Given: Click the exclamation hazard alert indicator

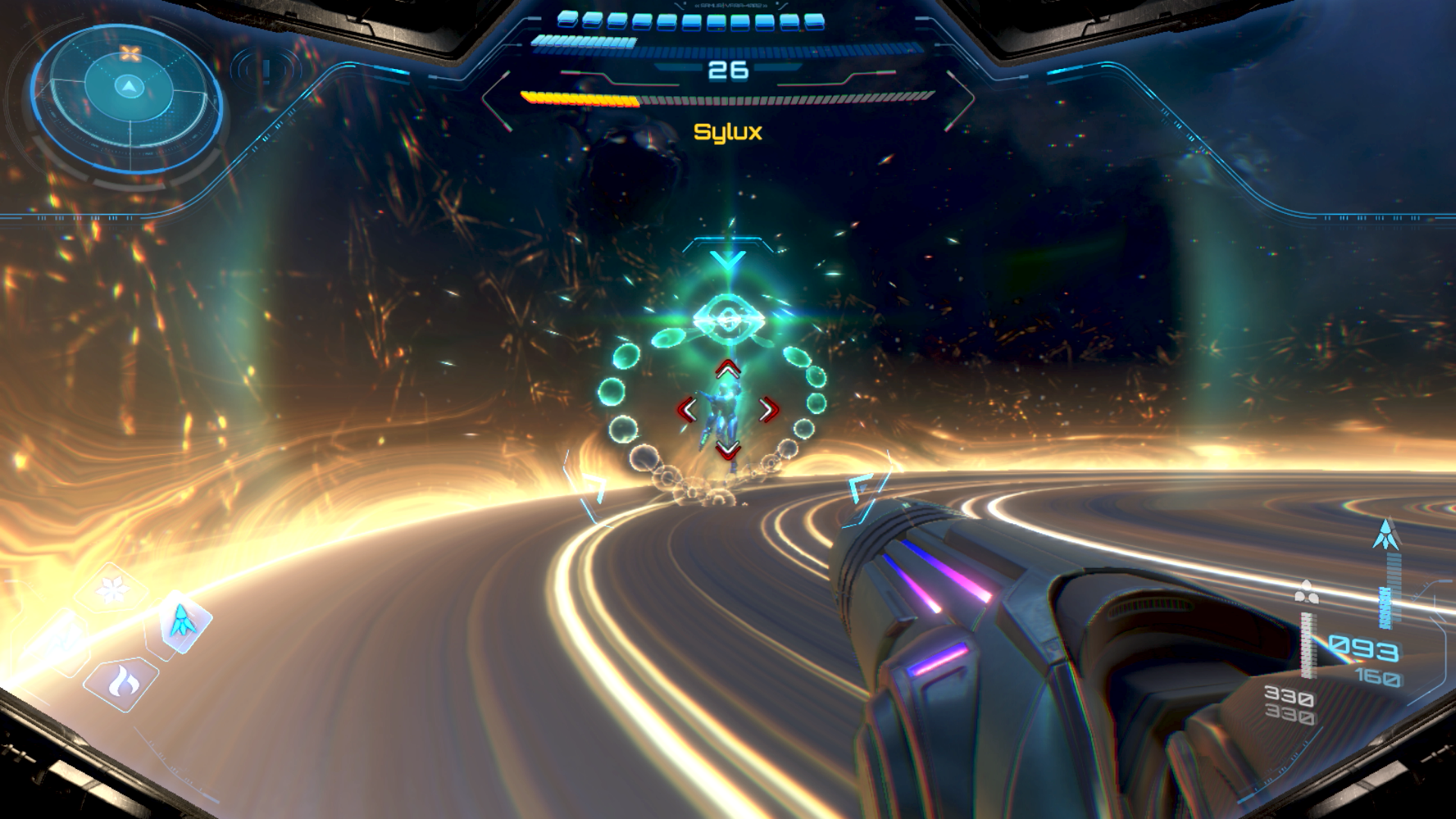Looking at the screenshot, I should (266, 71).
